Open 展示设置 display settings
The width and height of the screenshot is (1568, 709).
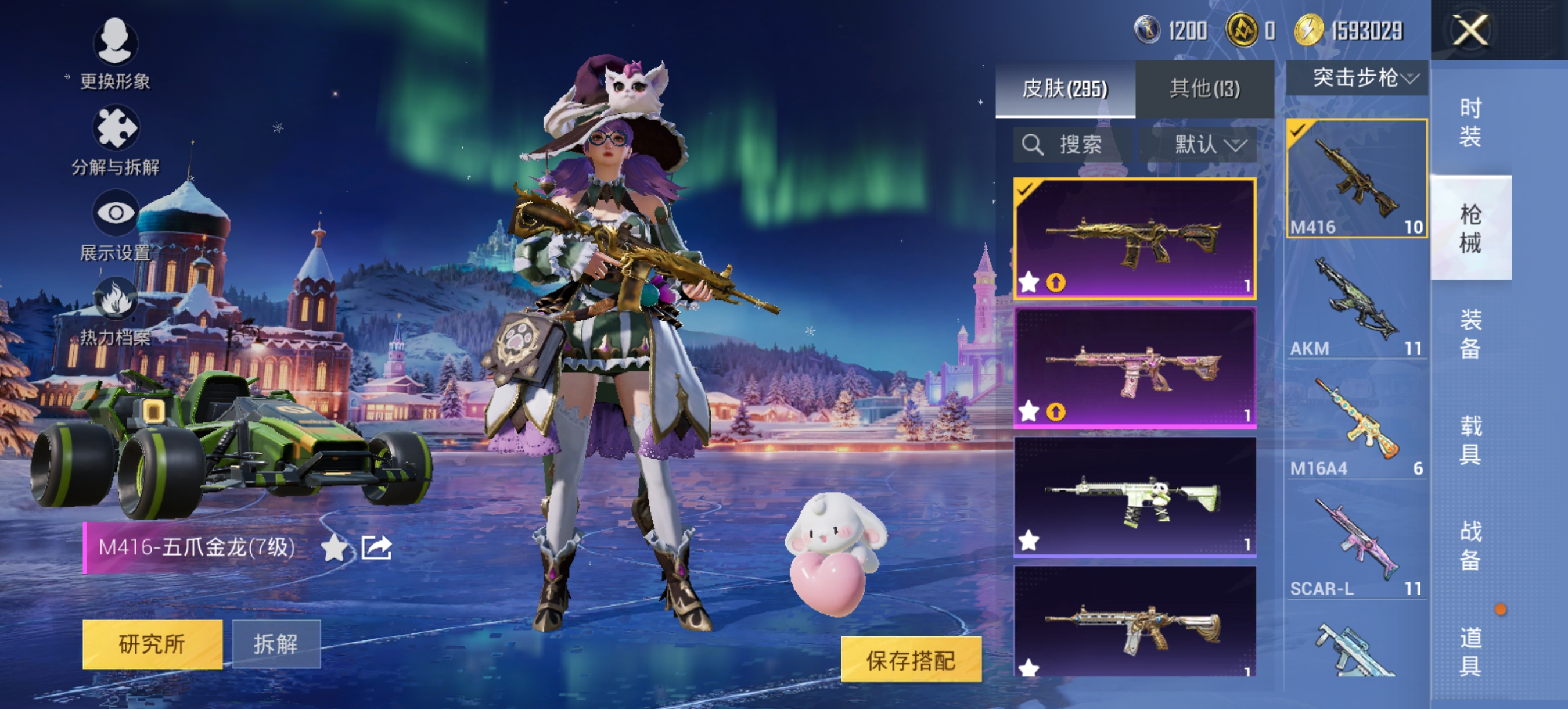[115, 225]
